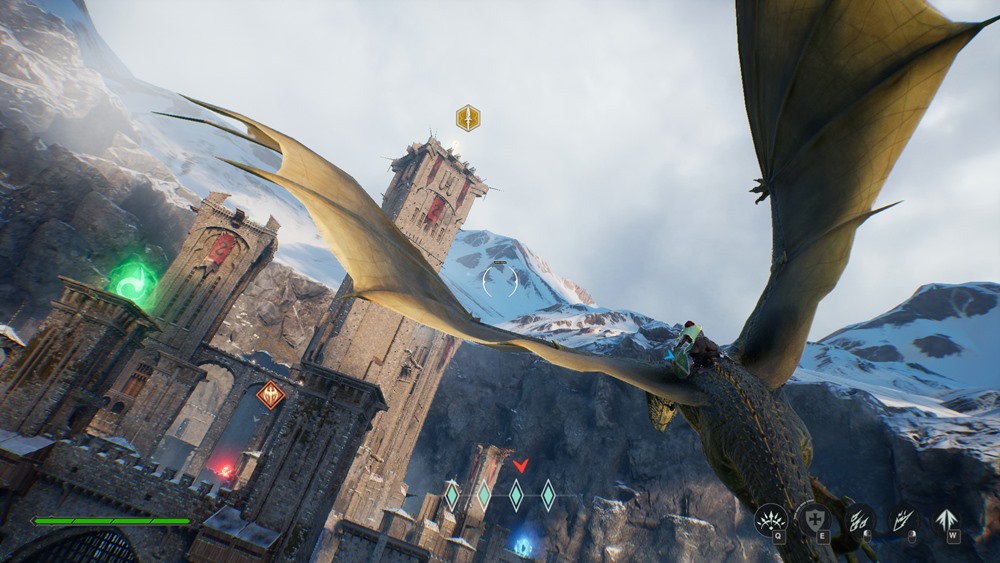Activate the spiked burst ability icon
The height and width of the screenshot is (563, 1000).
pyautogui.click(x=771, y=519)
